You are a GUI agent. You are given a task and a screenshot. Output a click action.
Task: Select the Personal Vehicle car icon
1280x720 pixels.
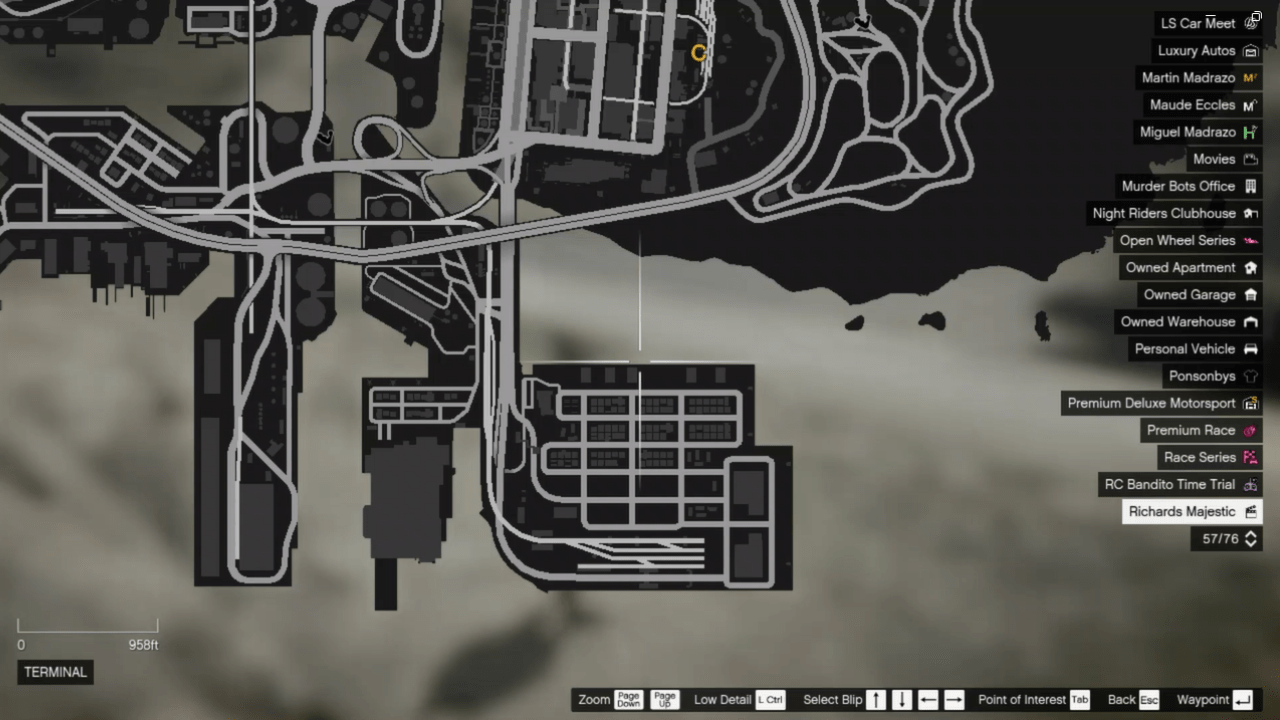[1250, 349]
